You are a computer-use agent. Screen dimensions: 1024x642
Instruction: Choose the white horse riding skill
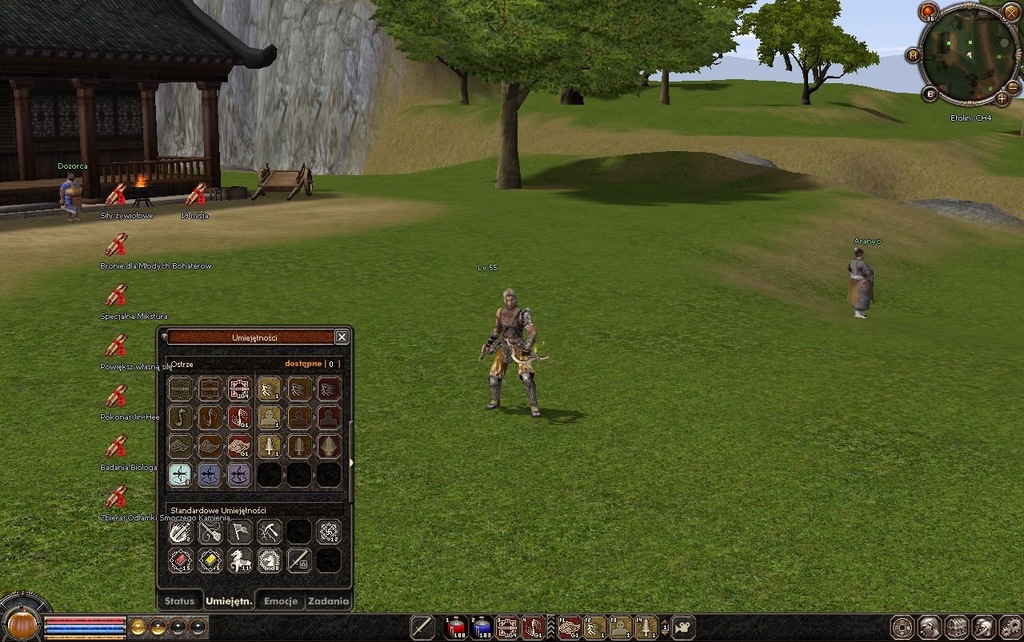click(239, 561)
